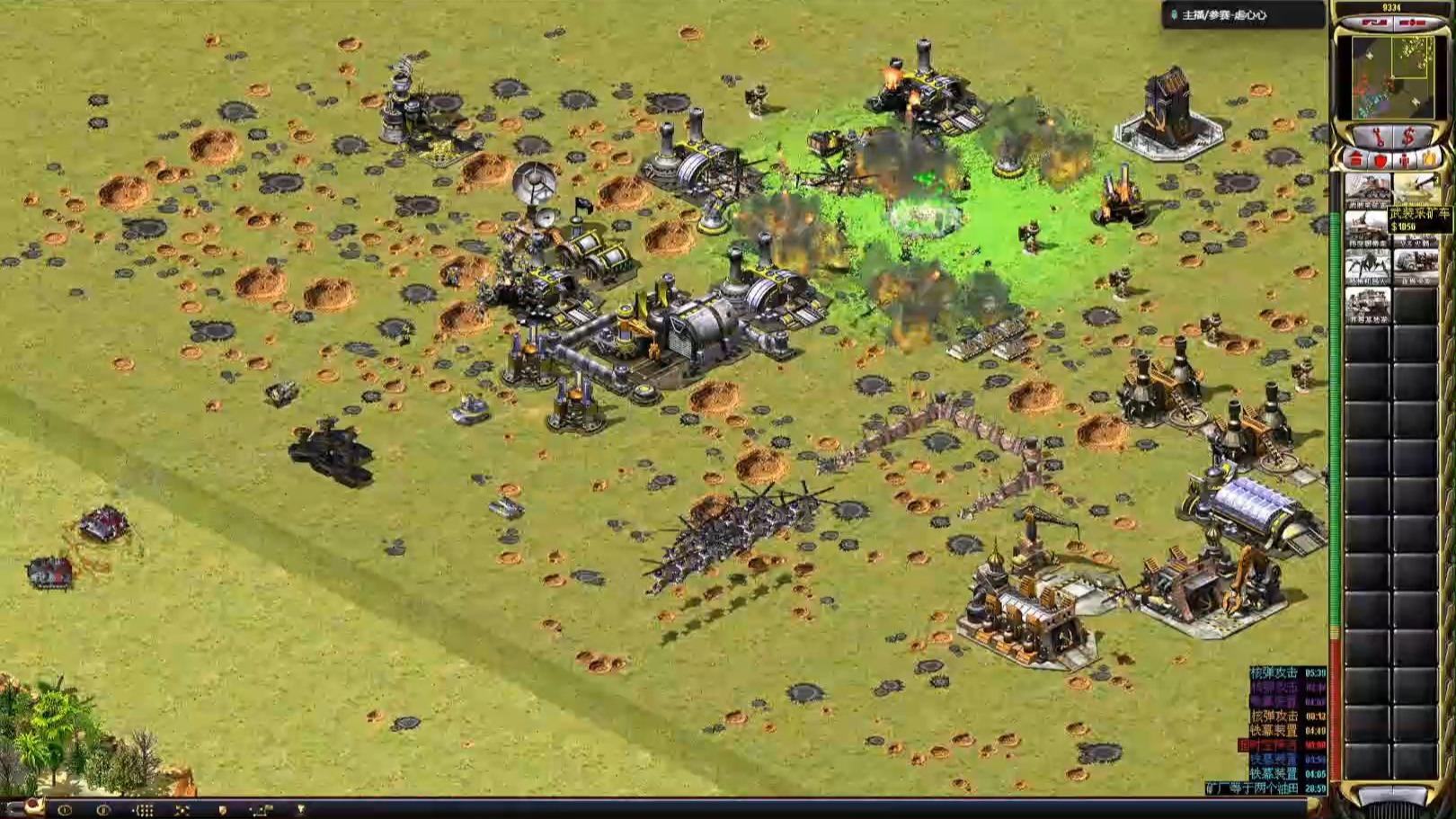The image size is (1456, 819).
Task: Switch to the structures build tab
Action: [x=1356, y=161]
